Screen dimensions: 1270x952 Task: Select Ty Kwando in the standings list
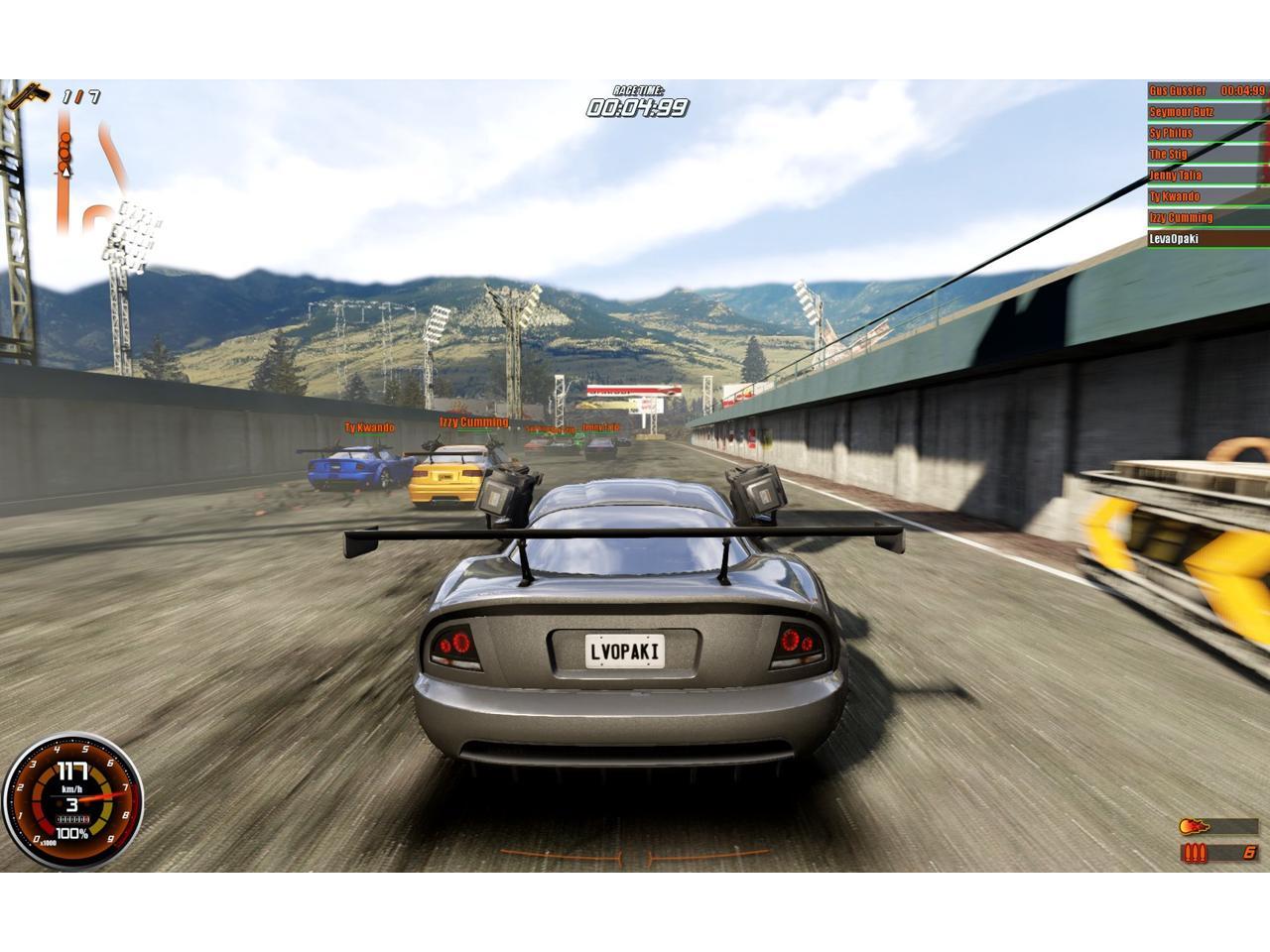pos(1206,196)
